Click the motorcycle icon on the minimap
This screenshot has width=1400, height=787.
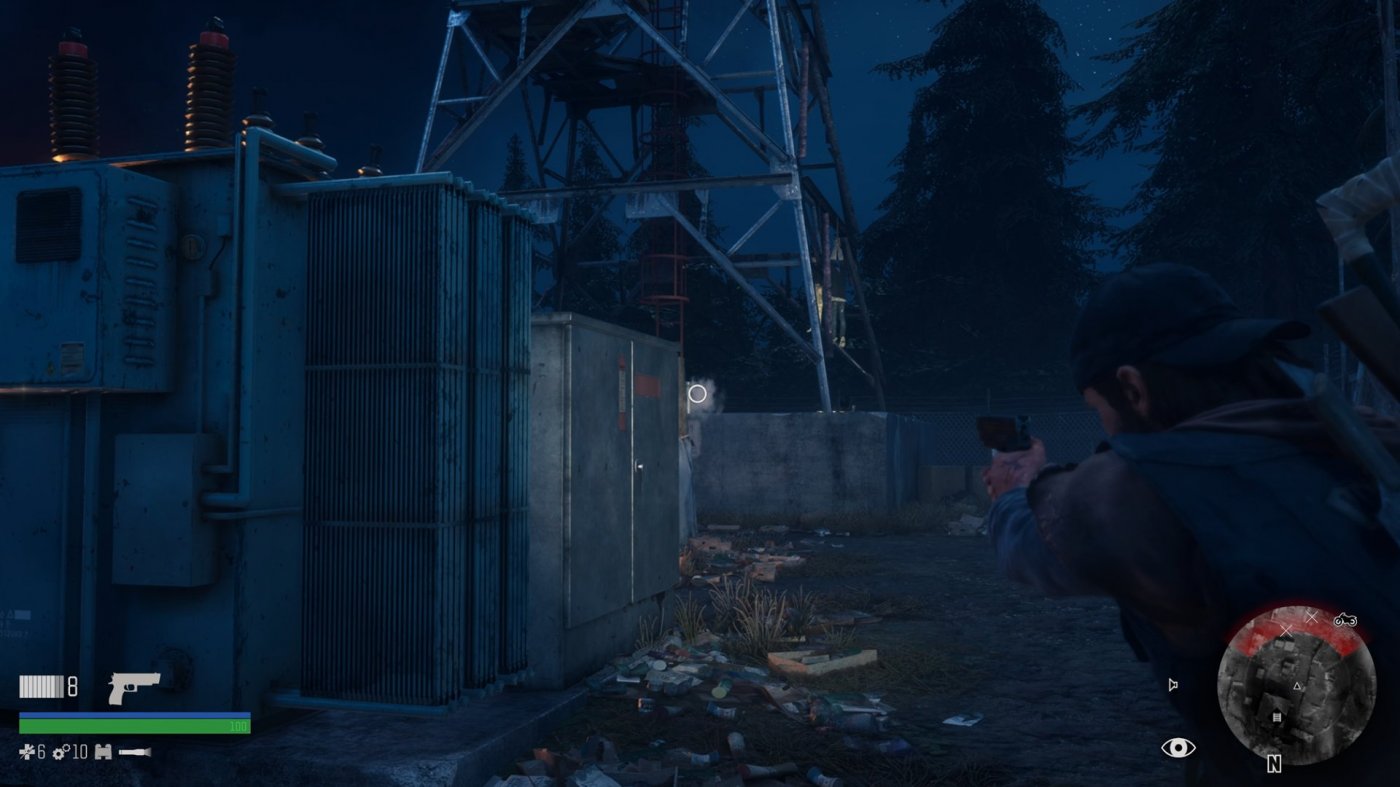pyautogui.click(x=1345, y=621)
